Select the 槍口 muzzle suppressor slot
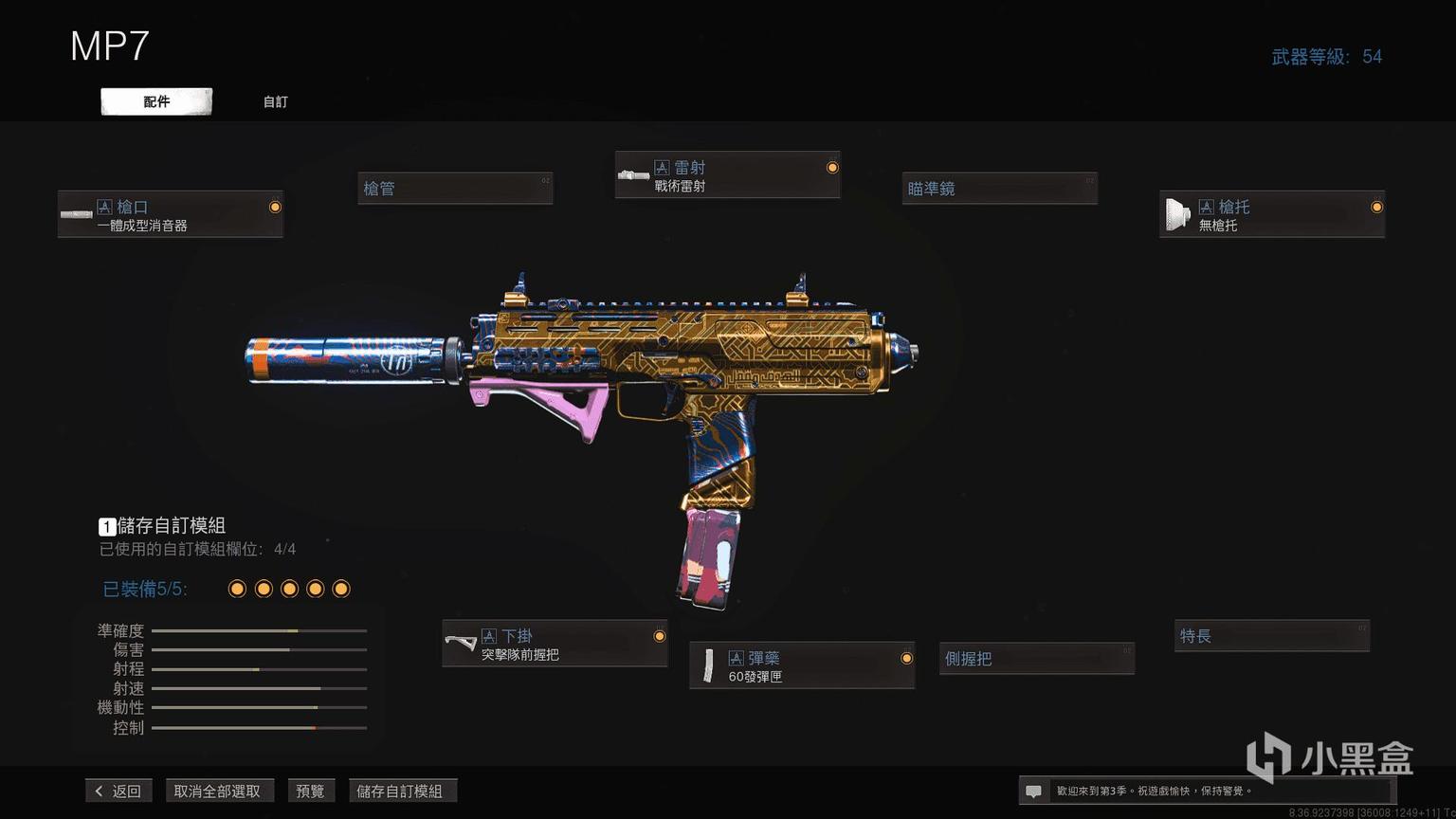This screenshot has height=819, width=1456. (171, 214)
